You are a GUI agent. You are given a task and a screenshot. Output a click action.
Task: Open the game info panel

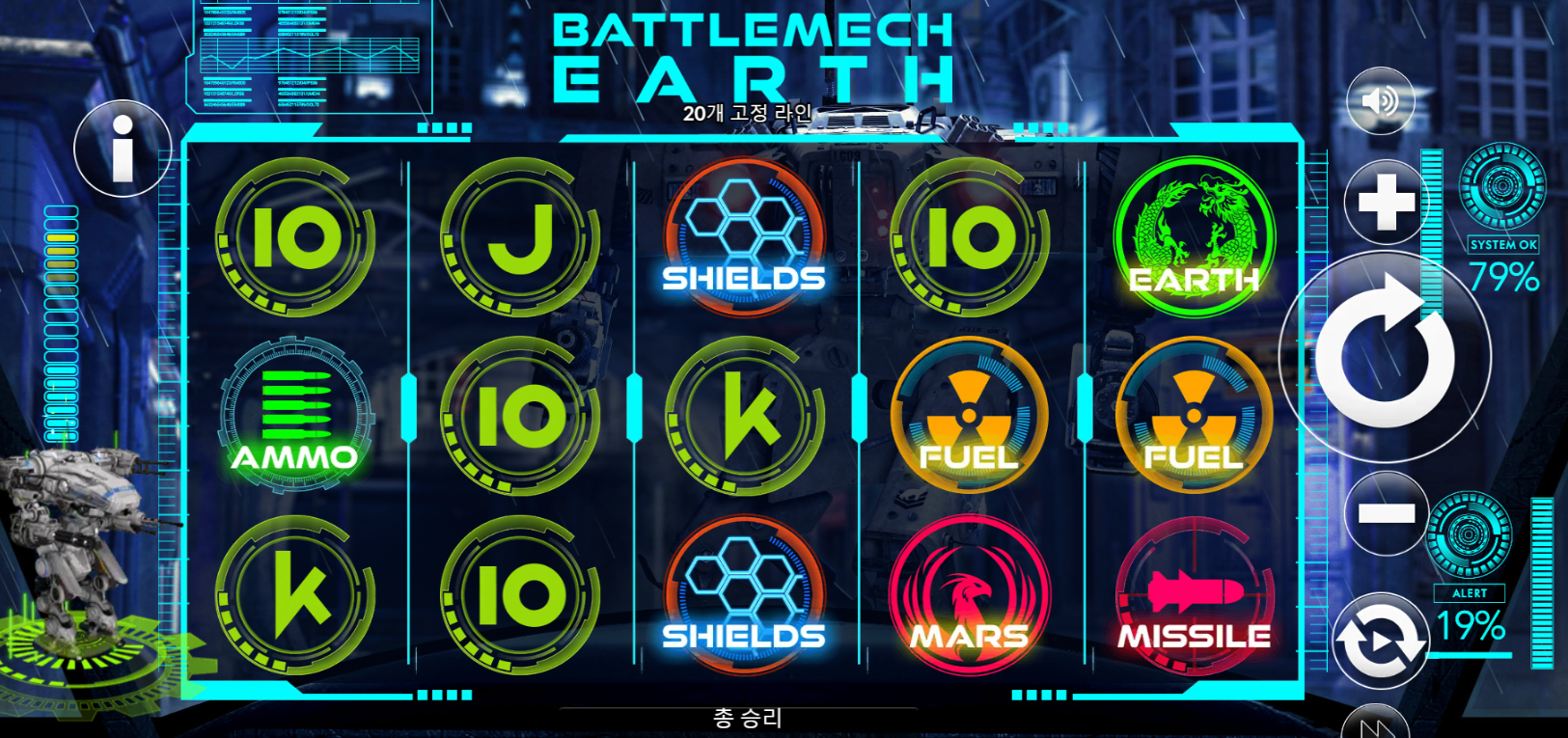coord(123,150)
